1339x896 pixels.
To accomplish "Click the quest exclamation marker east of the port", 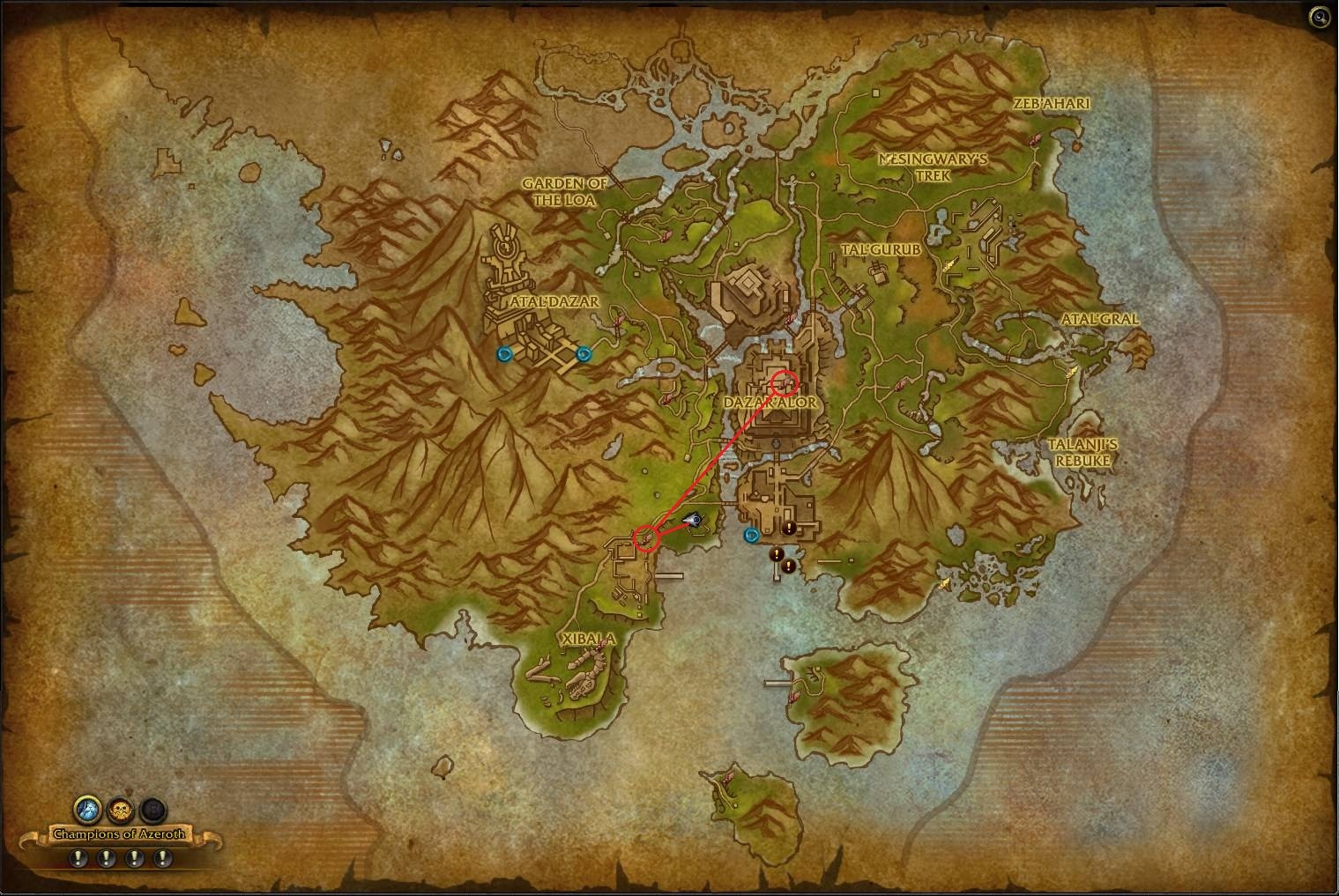I will point(789,527).
